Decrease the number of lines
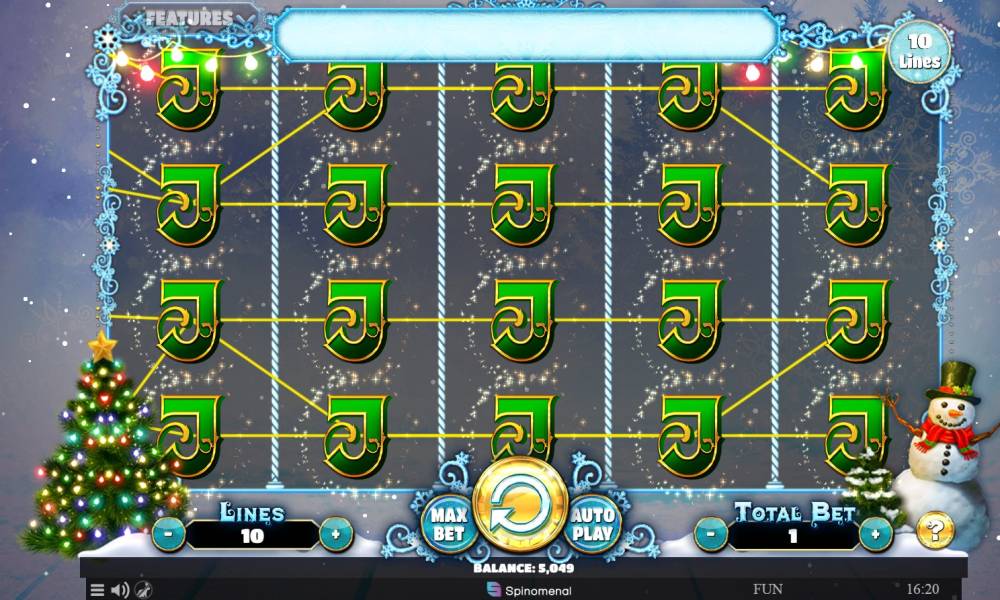 168,535
